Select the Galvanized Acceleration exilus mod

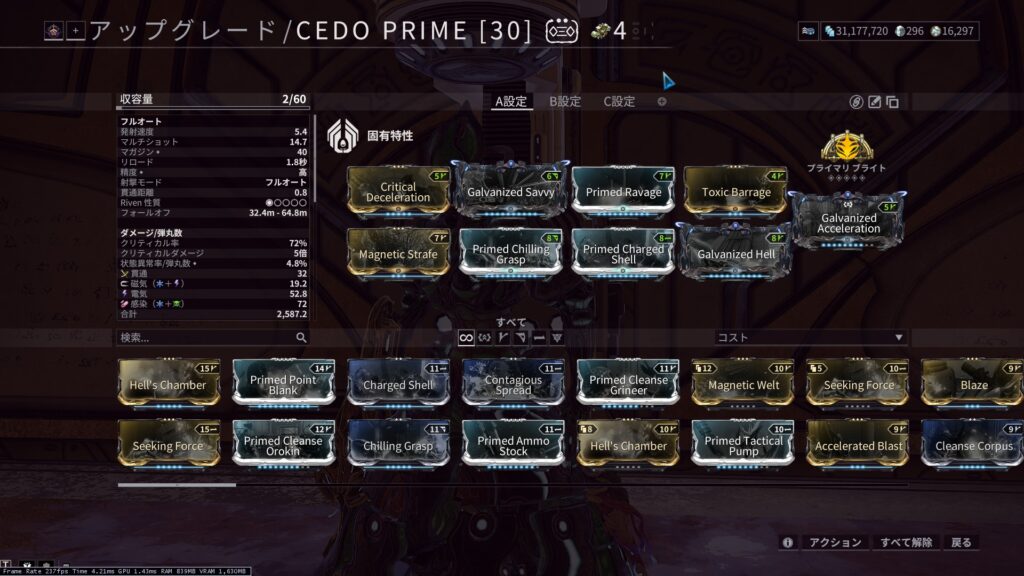849,223
